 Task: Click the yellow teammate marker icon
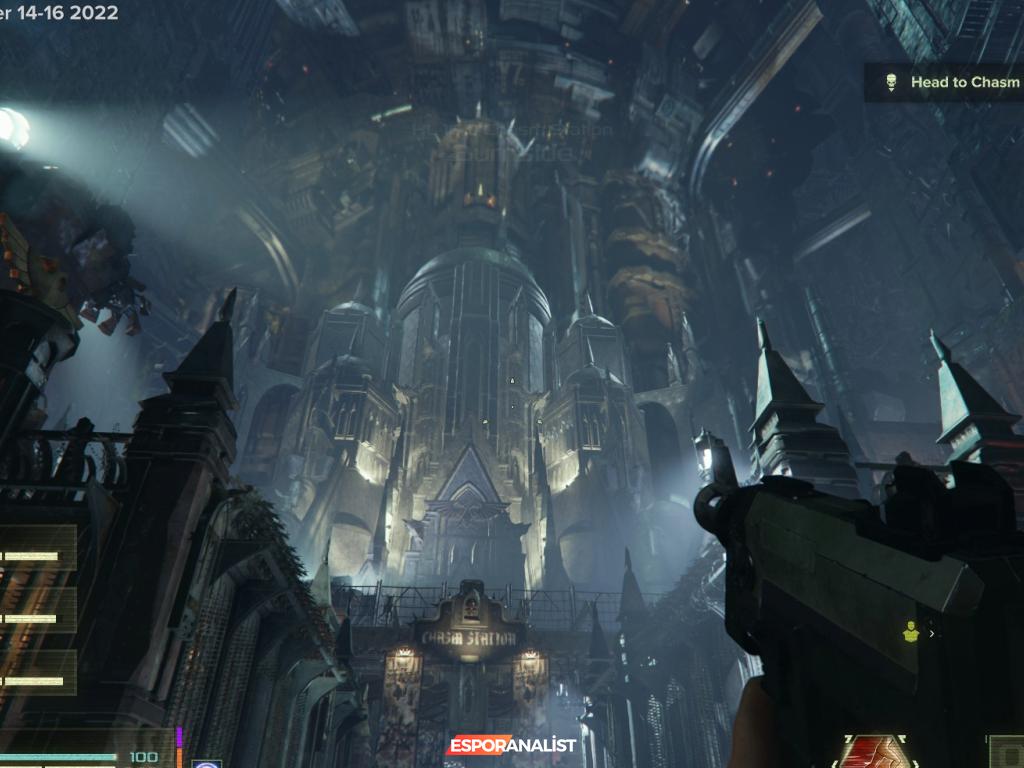click(x=910, y=631)
